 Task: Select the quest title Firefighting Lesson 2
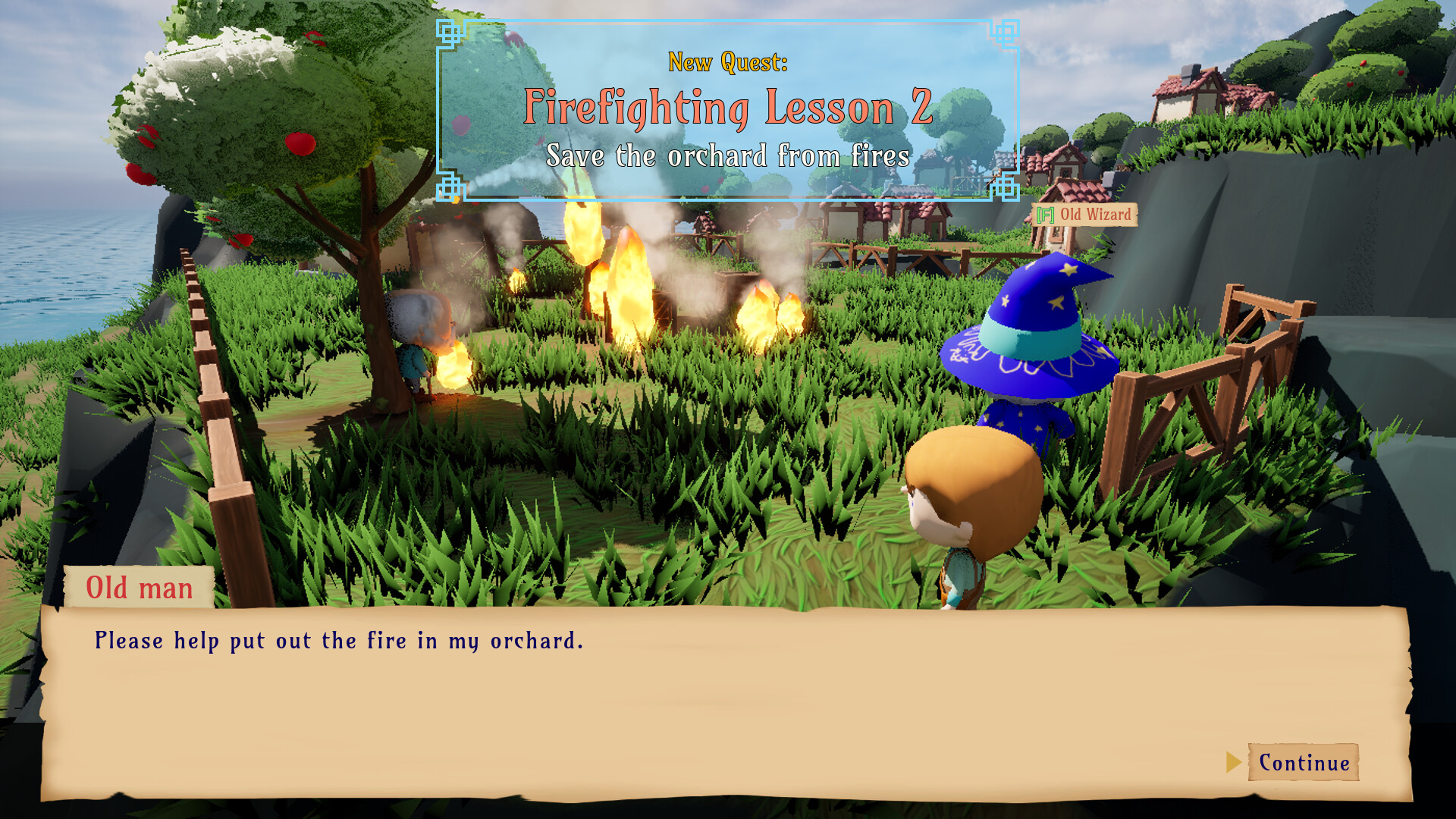[727, 110]
